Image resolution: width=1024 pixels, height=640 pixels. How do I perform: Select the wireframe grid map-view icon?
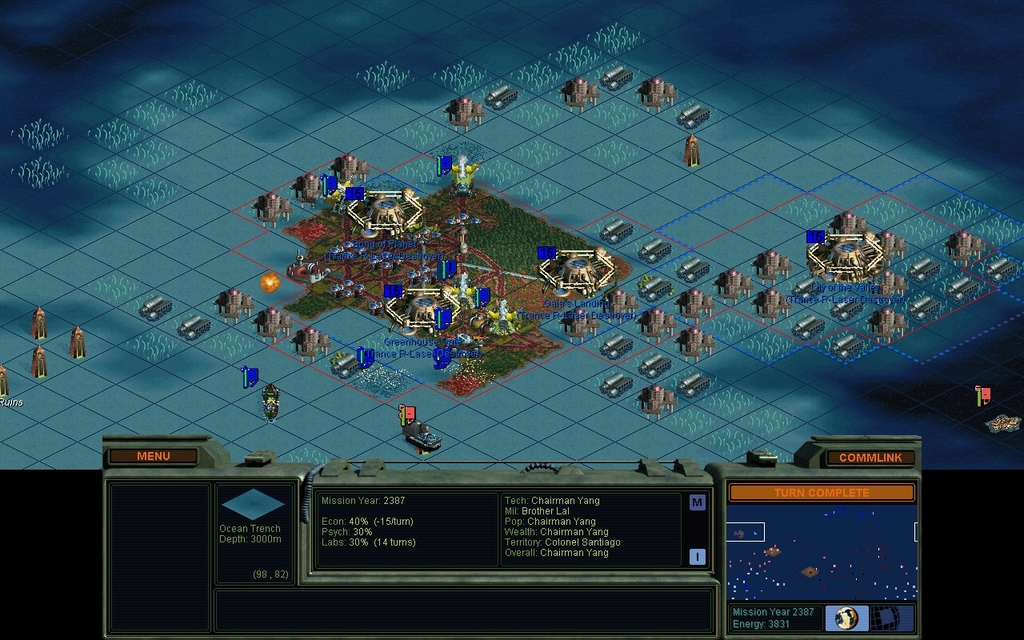pos(893,618)
